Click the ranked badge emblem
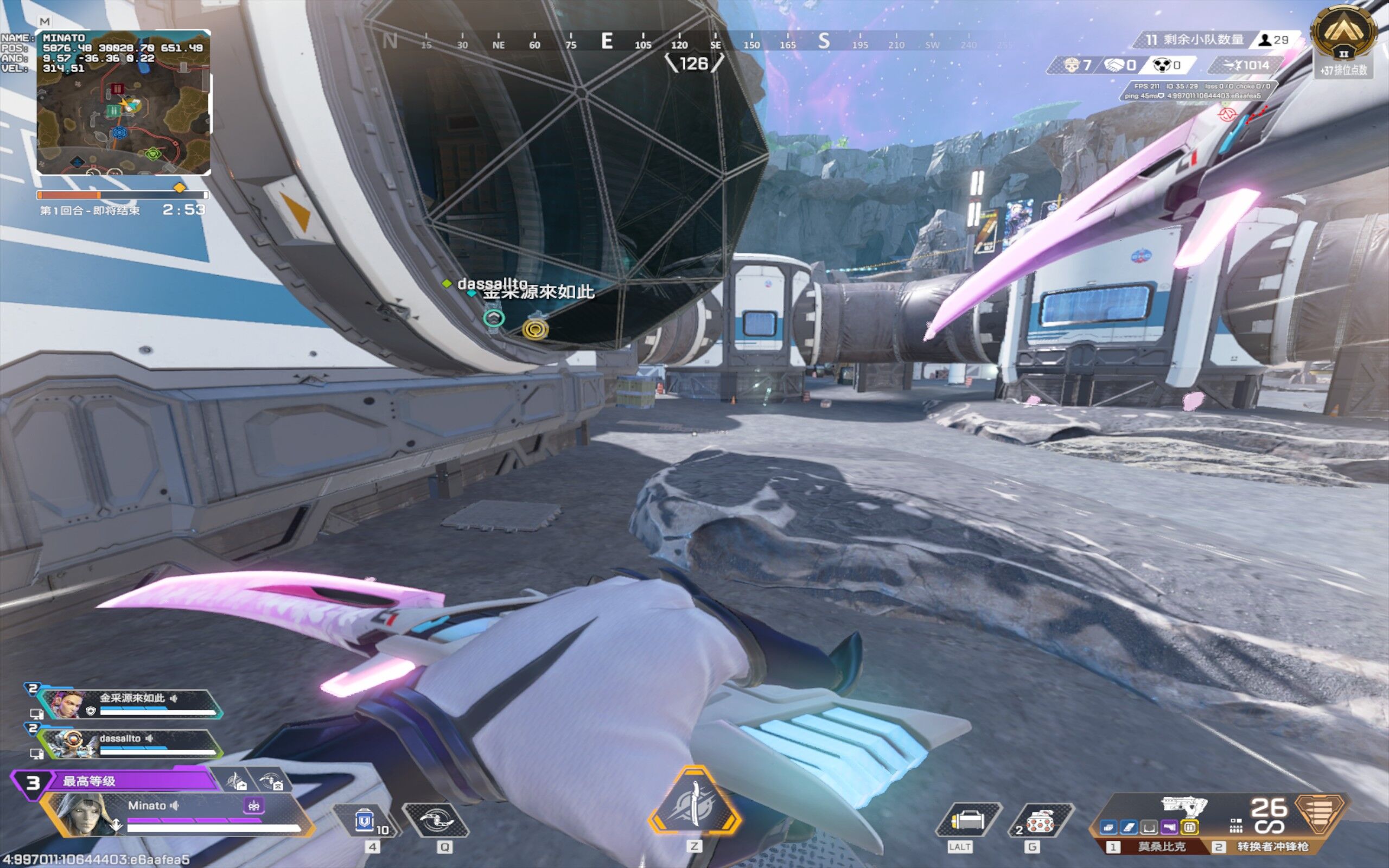 coord(1343,33)
